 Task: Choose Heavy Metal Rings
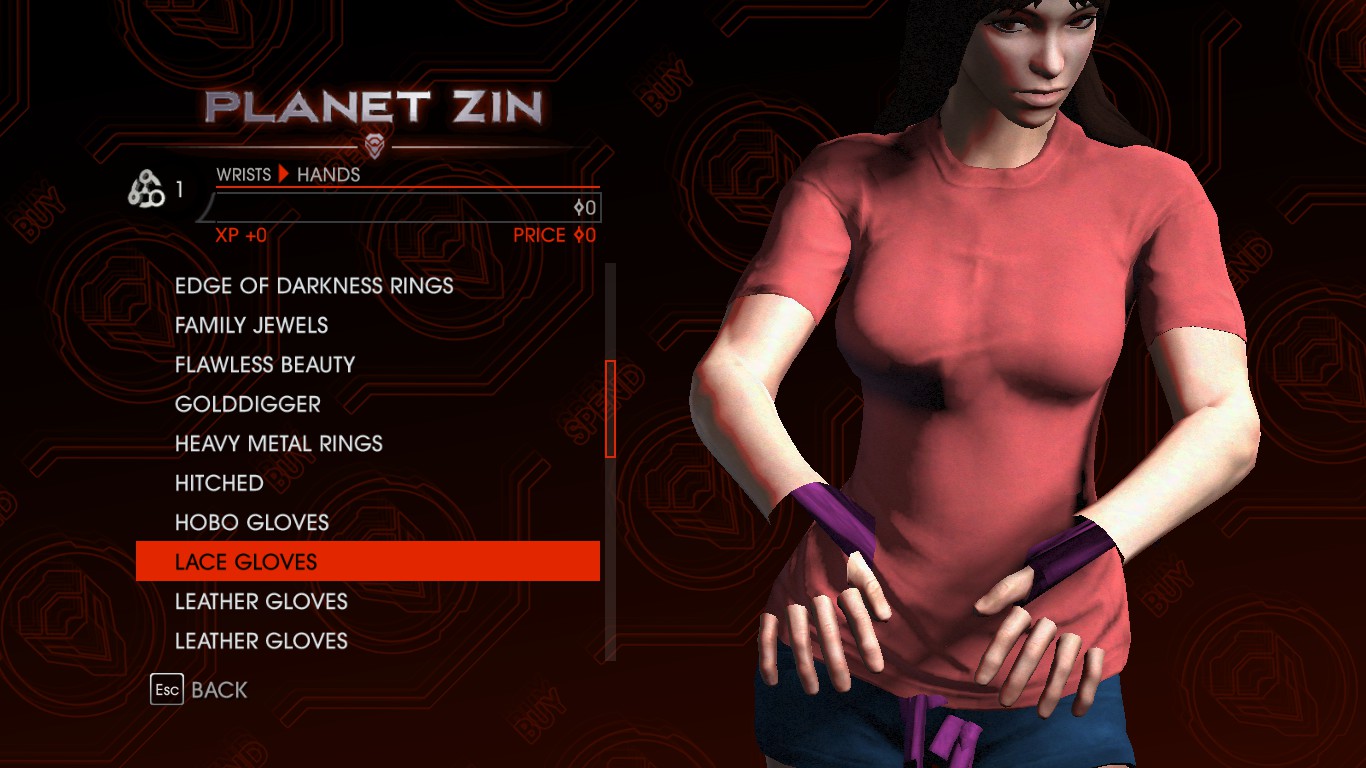click(279, 444)
